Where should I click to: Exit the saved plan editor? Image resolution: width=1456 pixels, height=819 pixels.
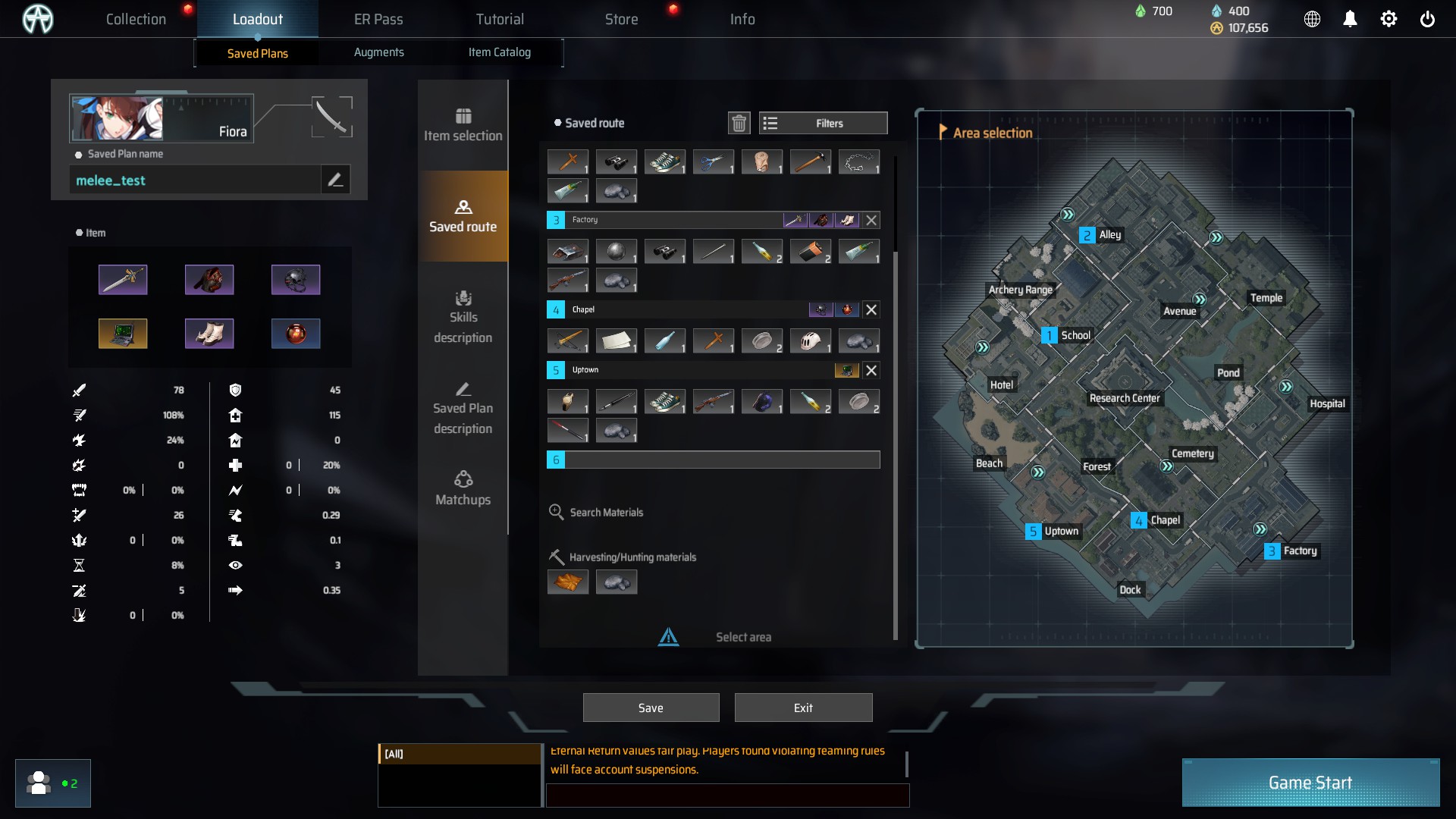click(803, 708)
